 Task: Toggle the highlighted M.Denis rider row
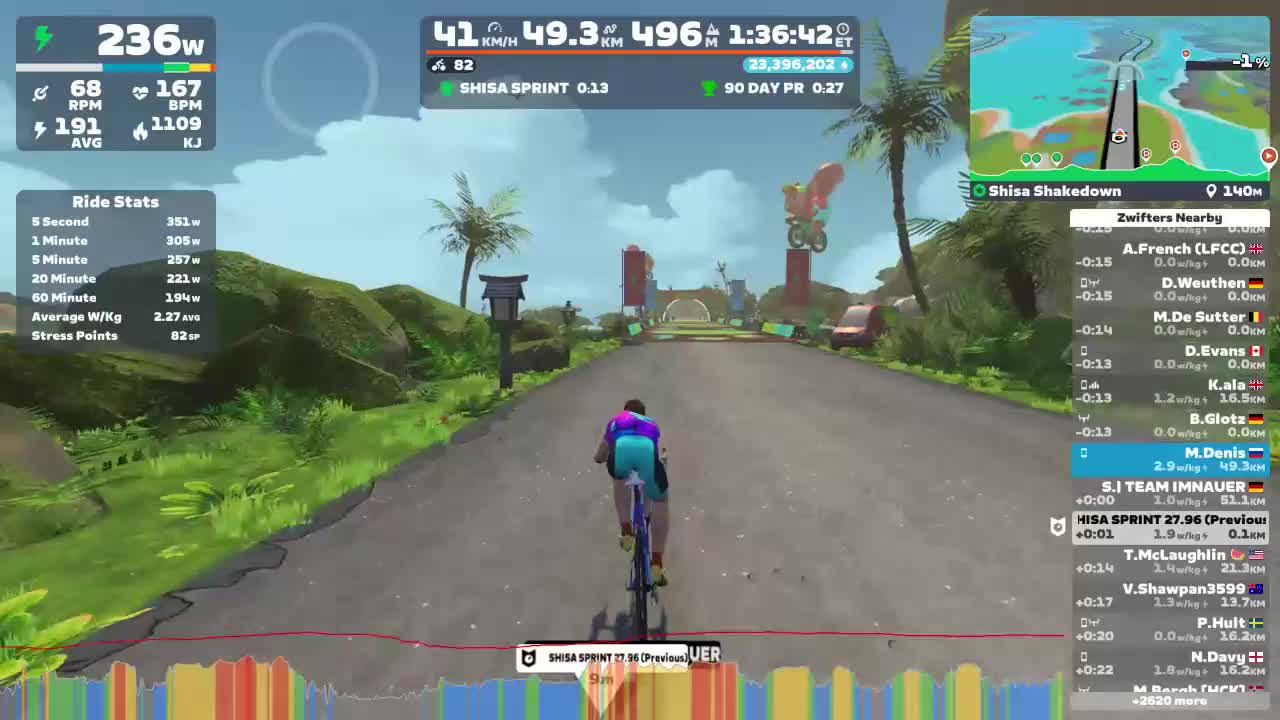(1170, 460)
